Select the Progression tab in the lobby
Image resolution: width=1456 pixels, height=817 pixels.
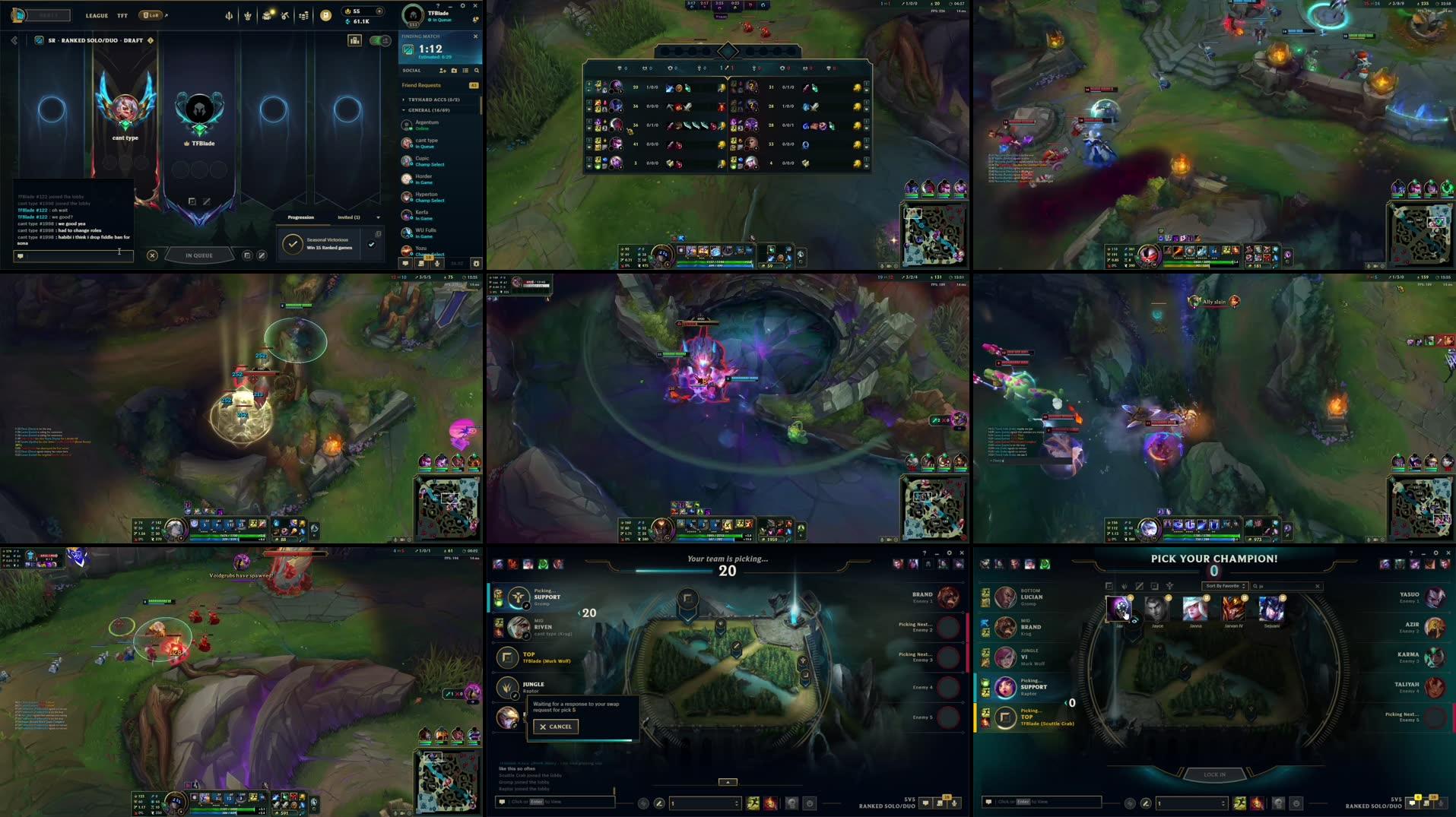(x=300, y=217)
